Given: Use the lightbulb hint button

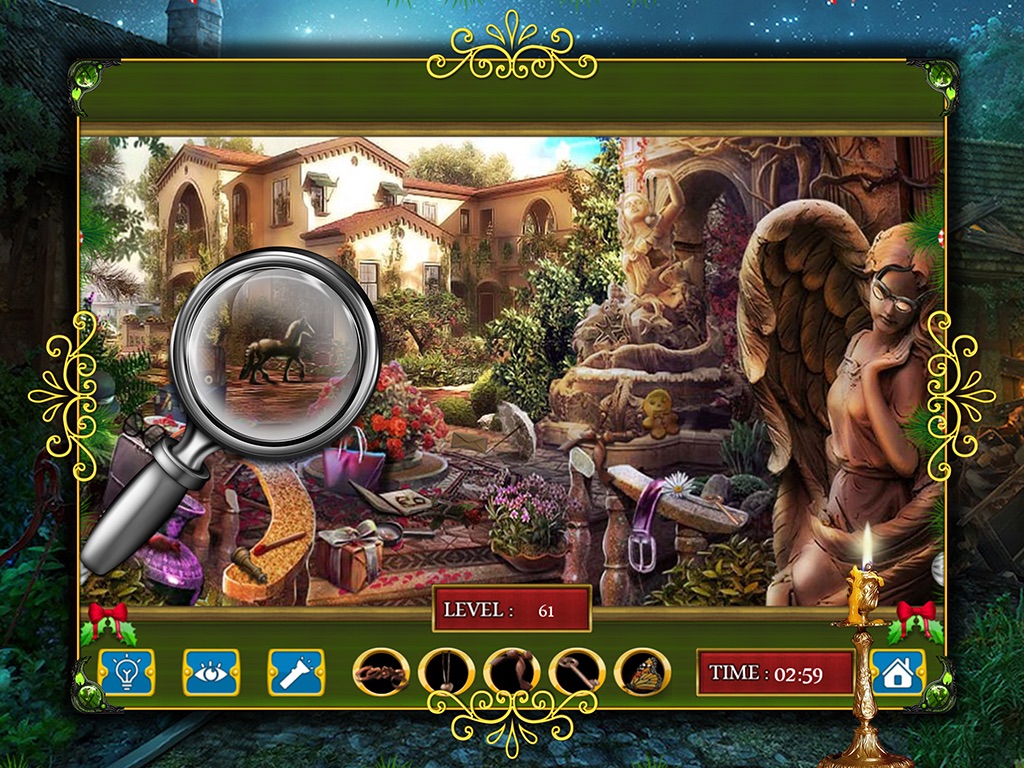Looking at the screenshot, I should (x=126, y=672).
